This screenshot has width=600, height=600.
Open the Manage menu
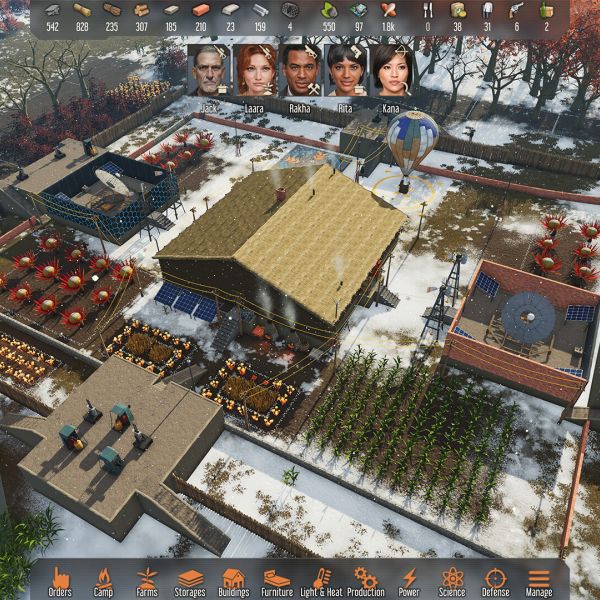(x=539, y=579)
